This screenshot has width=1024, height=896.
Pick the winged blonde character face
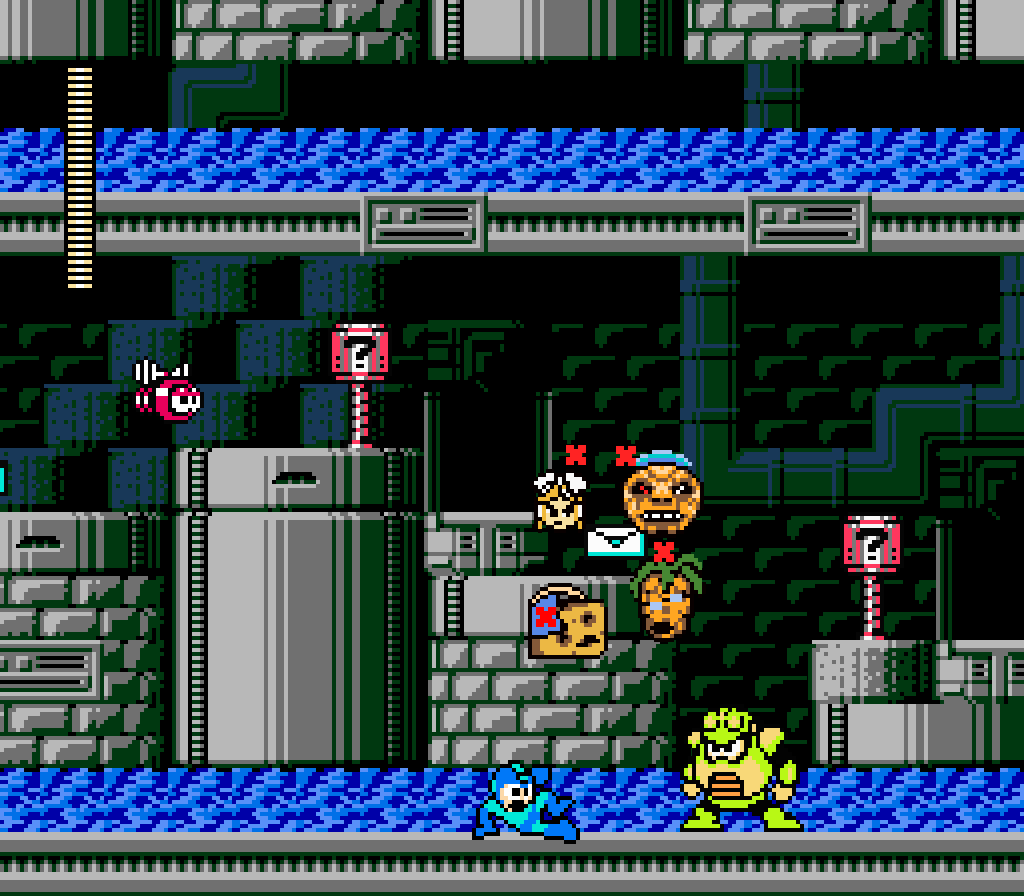(x=559, y=500)
